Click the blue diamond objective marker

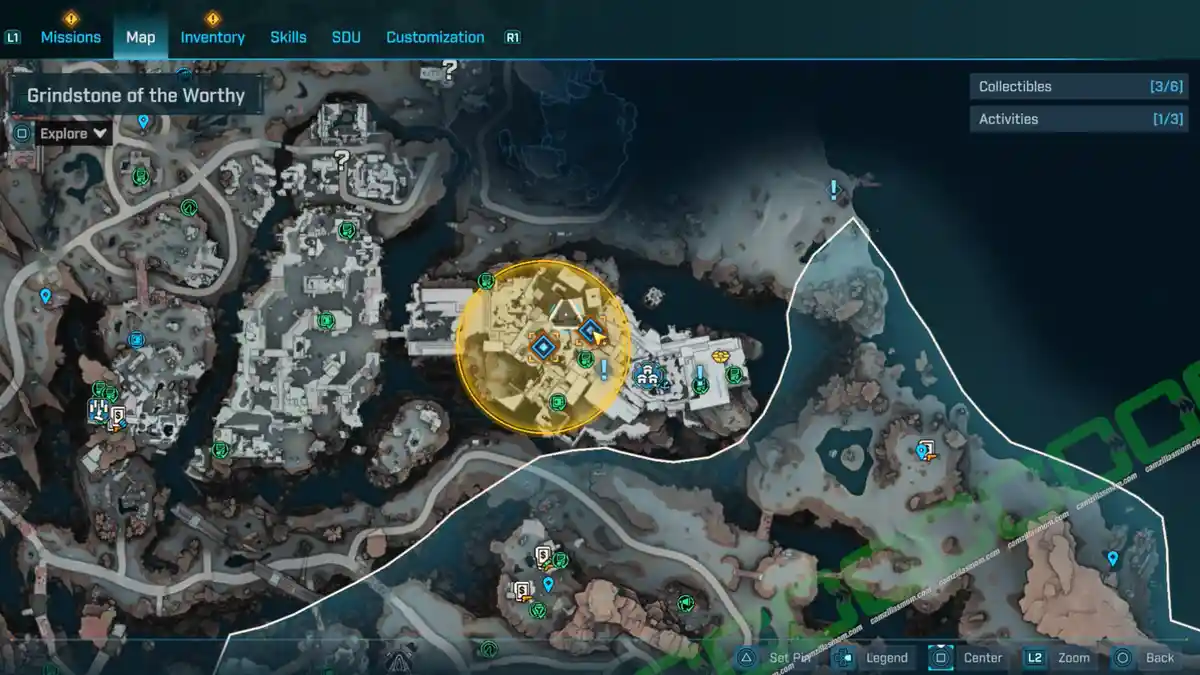pos(543,347)
